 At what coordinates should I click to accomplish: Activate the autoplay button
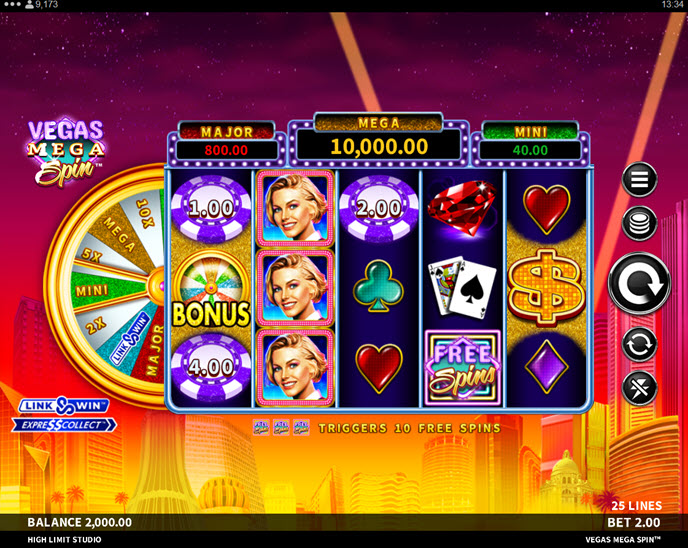pyautogui.click(x=640, y=345)
